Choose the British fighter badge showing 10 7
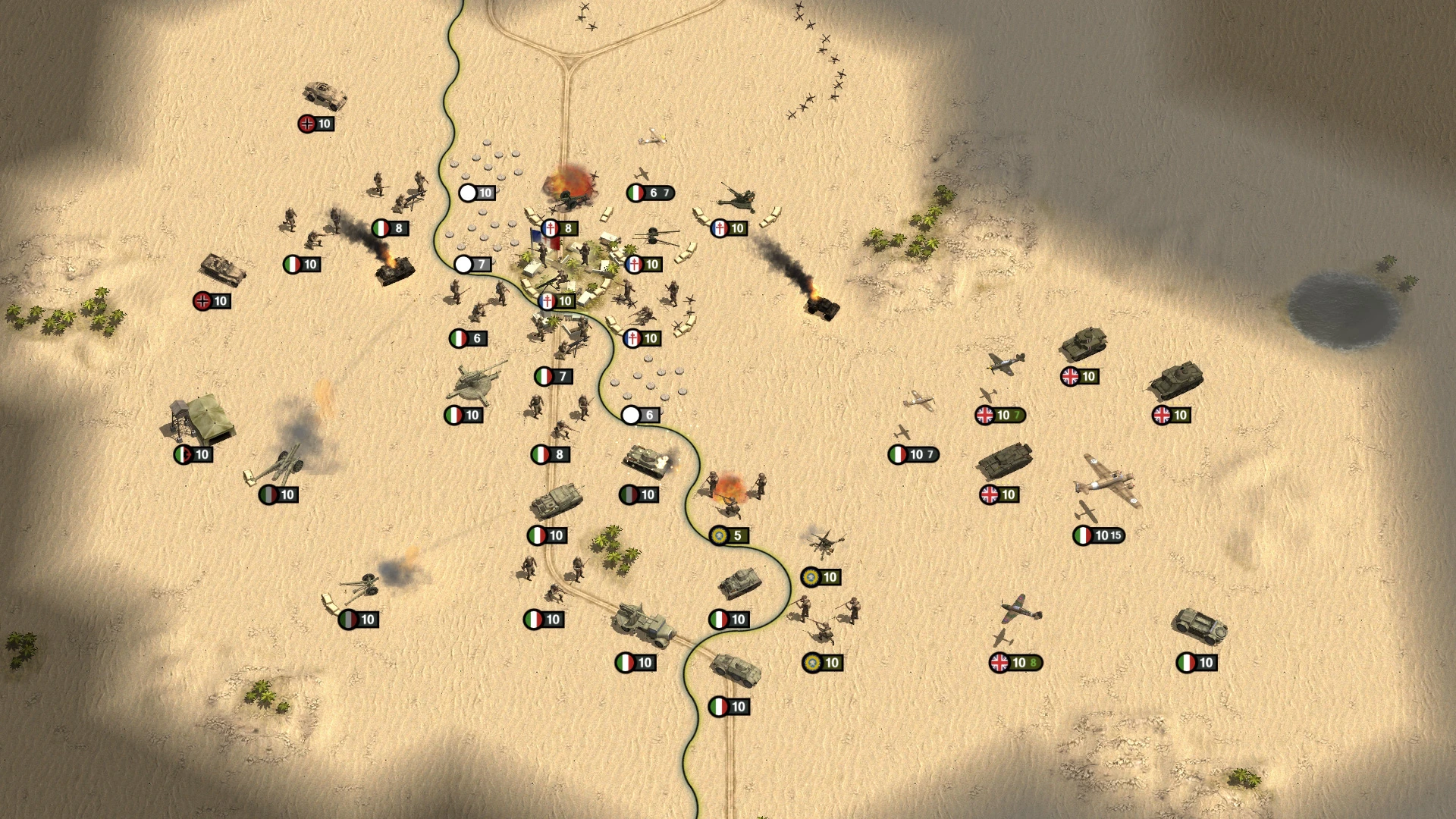Image resolution: width=1456 pixels, height=819 pixels. click(1000, 415)
